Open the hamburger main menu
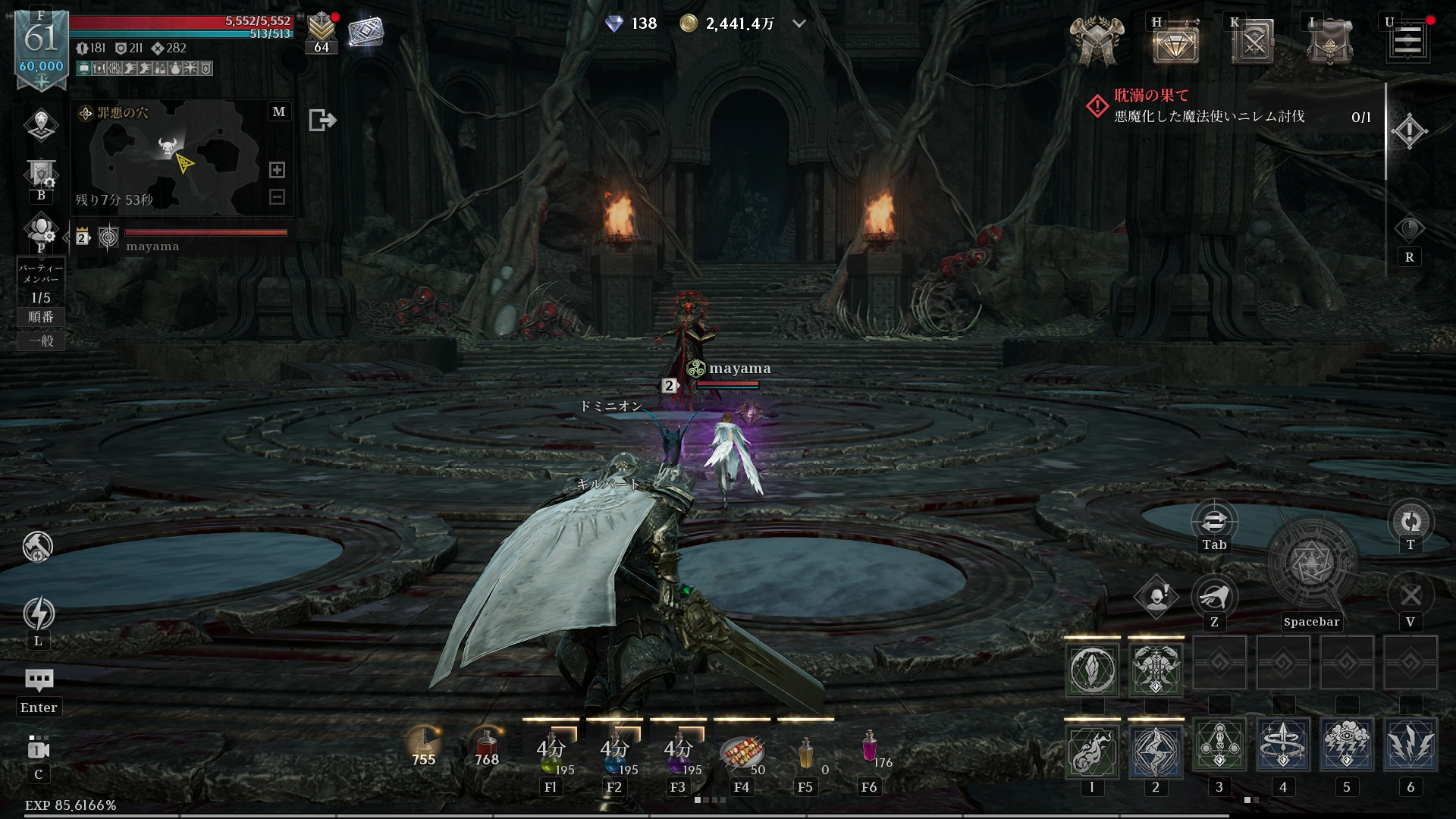The image size is (1456, 819). [1407, 41]
